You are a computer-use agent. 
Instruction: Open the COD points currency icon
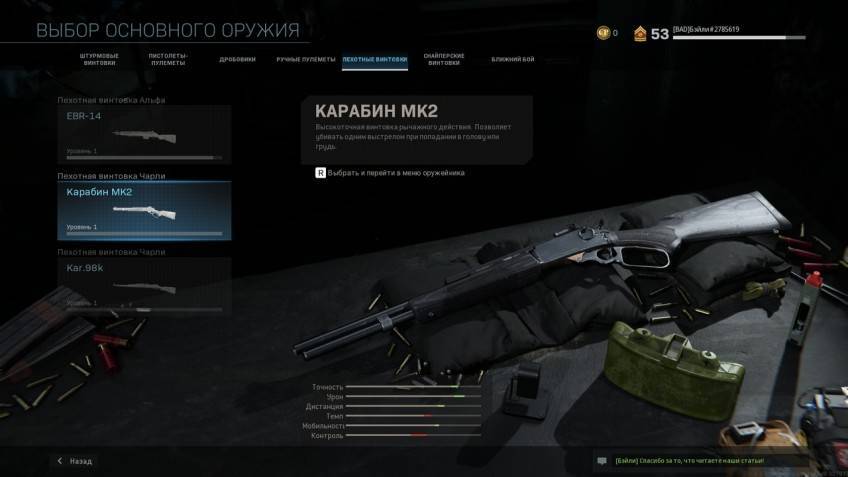pyautogui.click(x=603, y=33)
